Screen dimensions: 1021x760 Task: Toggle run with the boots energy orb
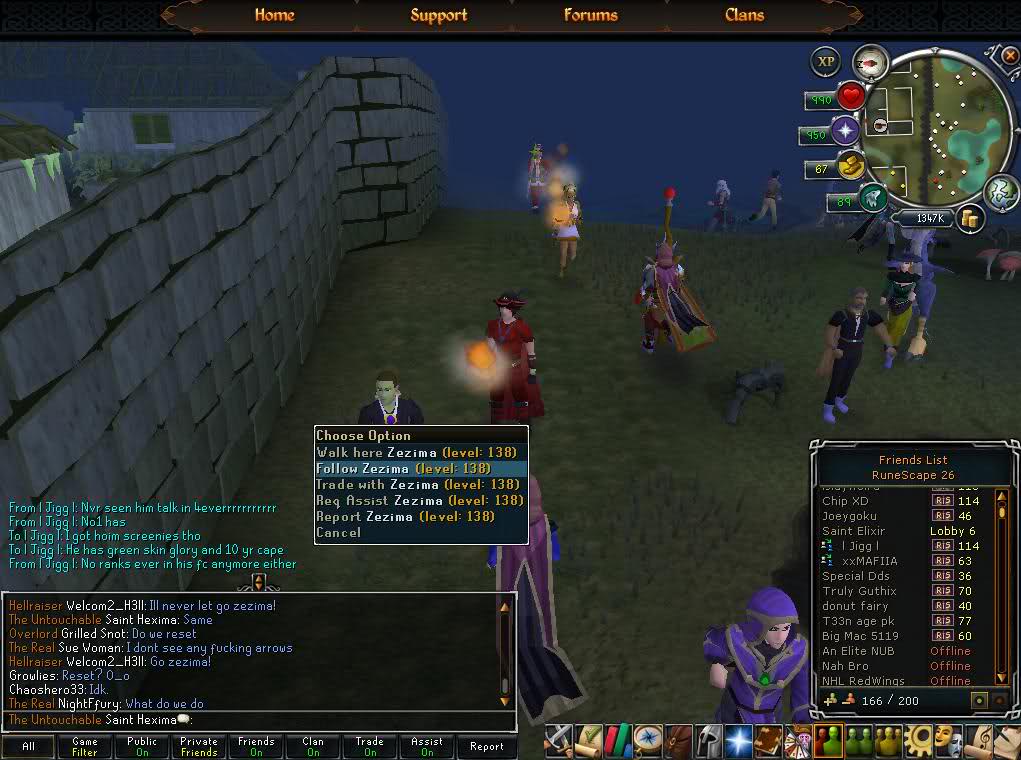[872, 198]
